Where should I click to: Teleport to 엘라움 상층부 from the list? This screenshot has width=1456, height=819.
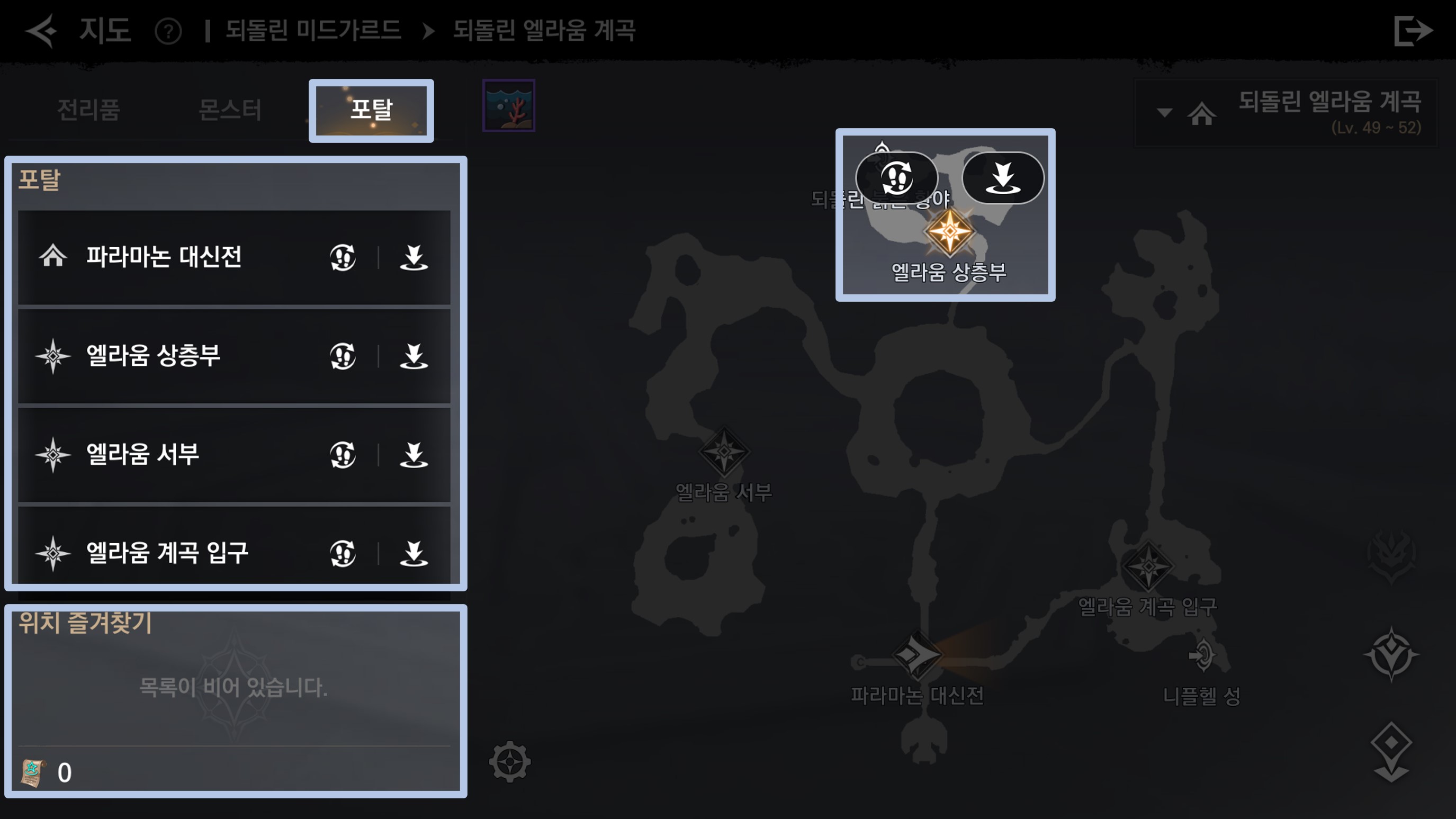pos(414,356)
